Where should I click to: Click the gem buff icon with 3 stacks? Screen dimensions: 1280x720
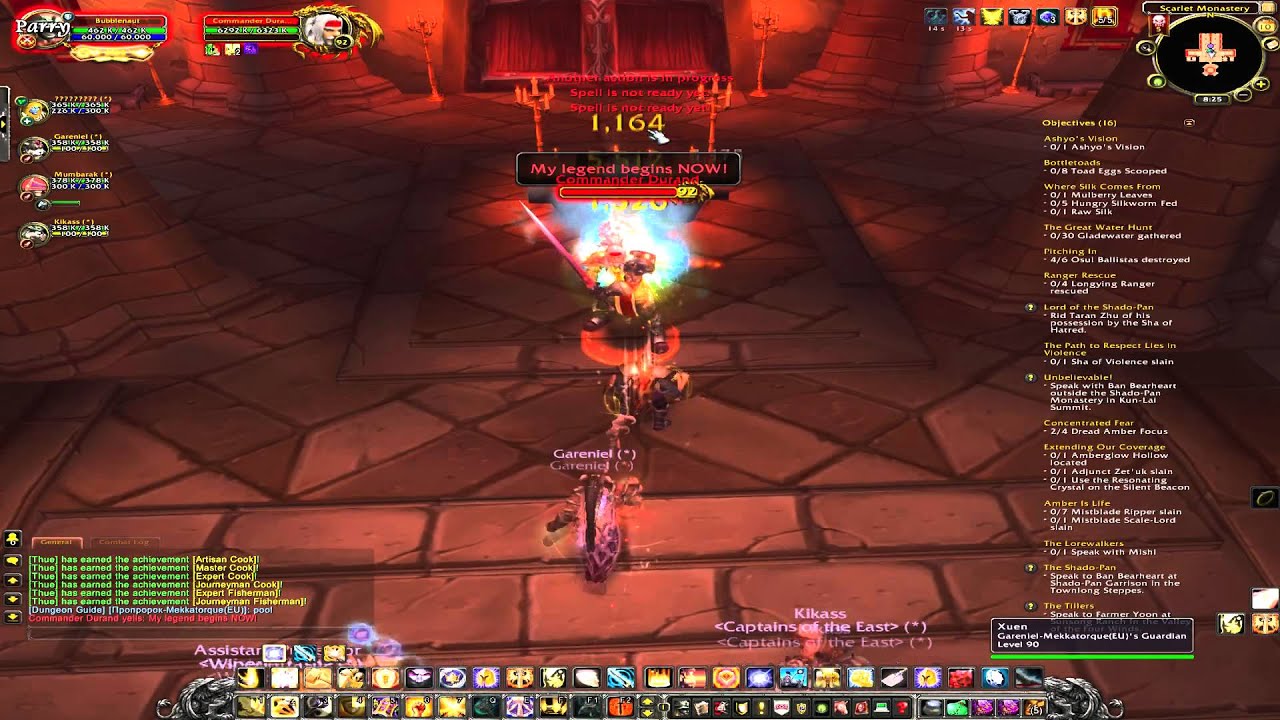(1047, 16)
